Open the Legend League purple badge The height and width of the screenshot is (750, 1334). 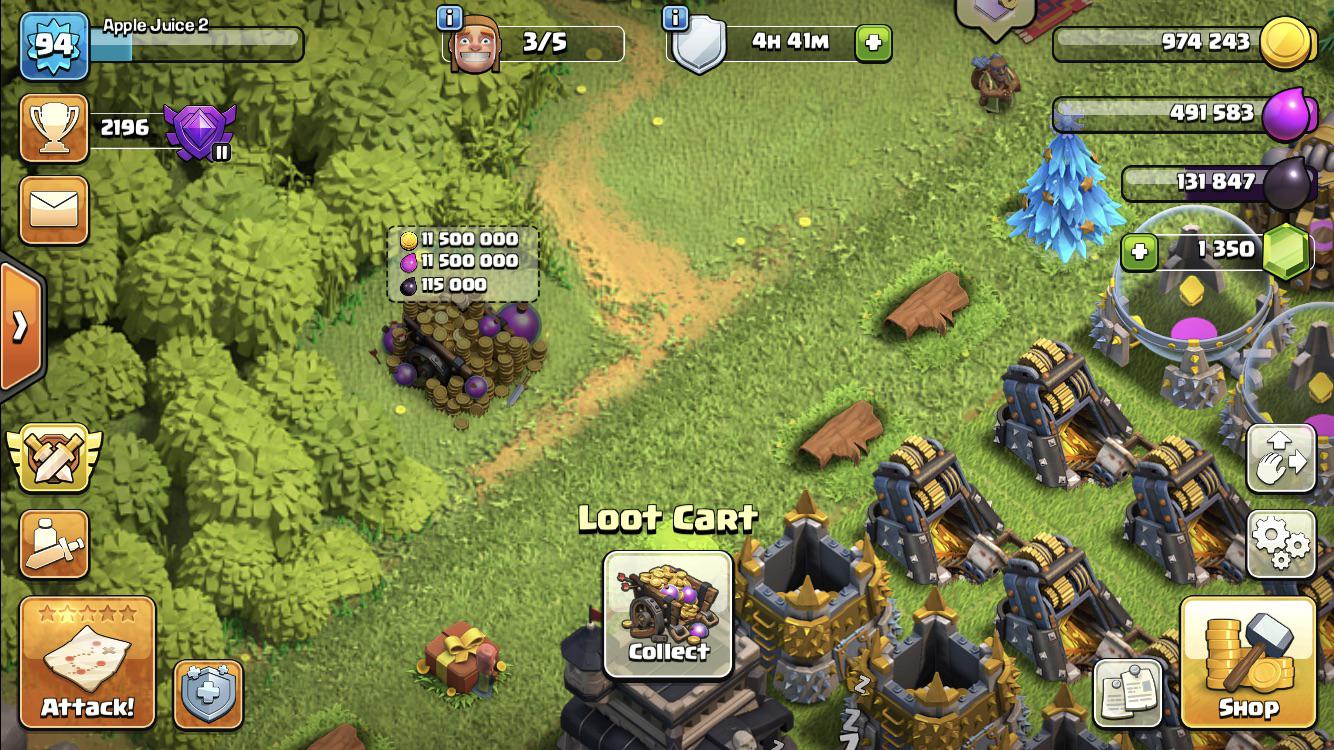[x=200, y=128]
